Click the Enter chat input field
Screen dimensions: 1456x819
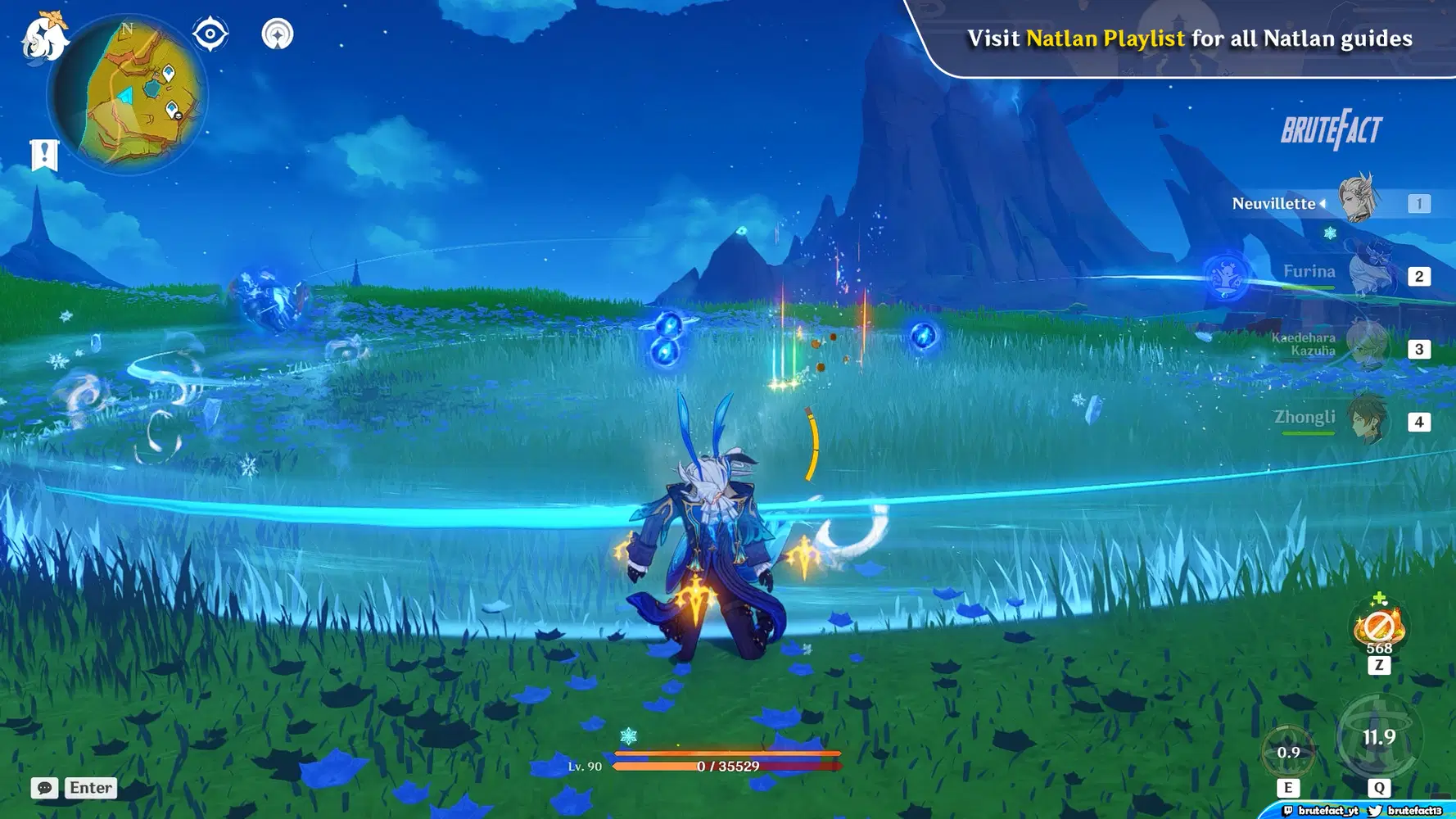click(x=90, y=788)
